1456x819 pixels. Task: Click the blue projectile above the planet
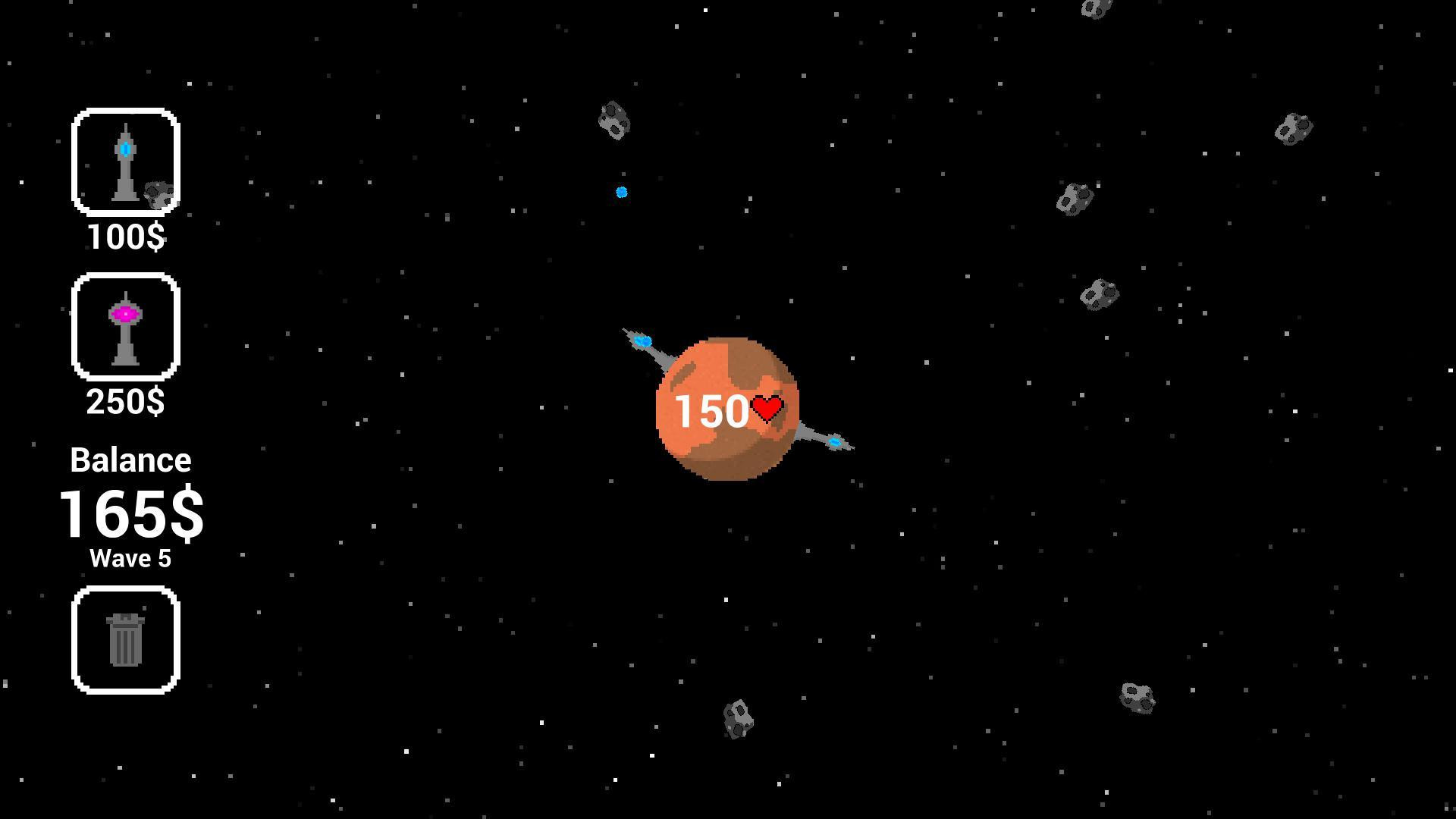point(621,192)
